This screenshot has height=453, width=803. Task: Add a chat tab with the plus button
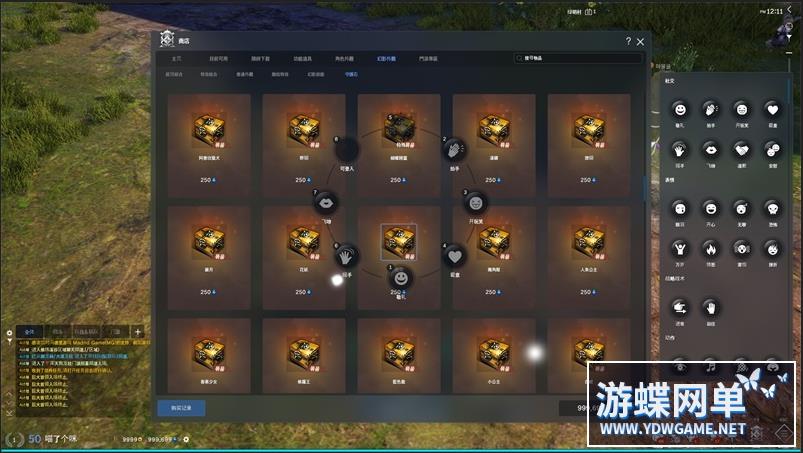click(x=137, y=332)
